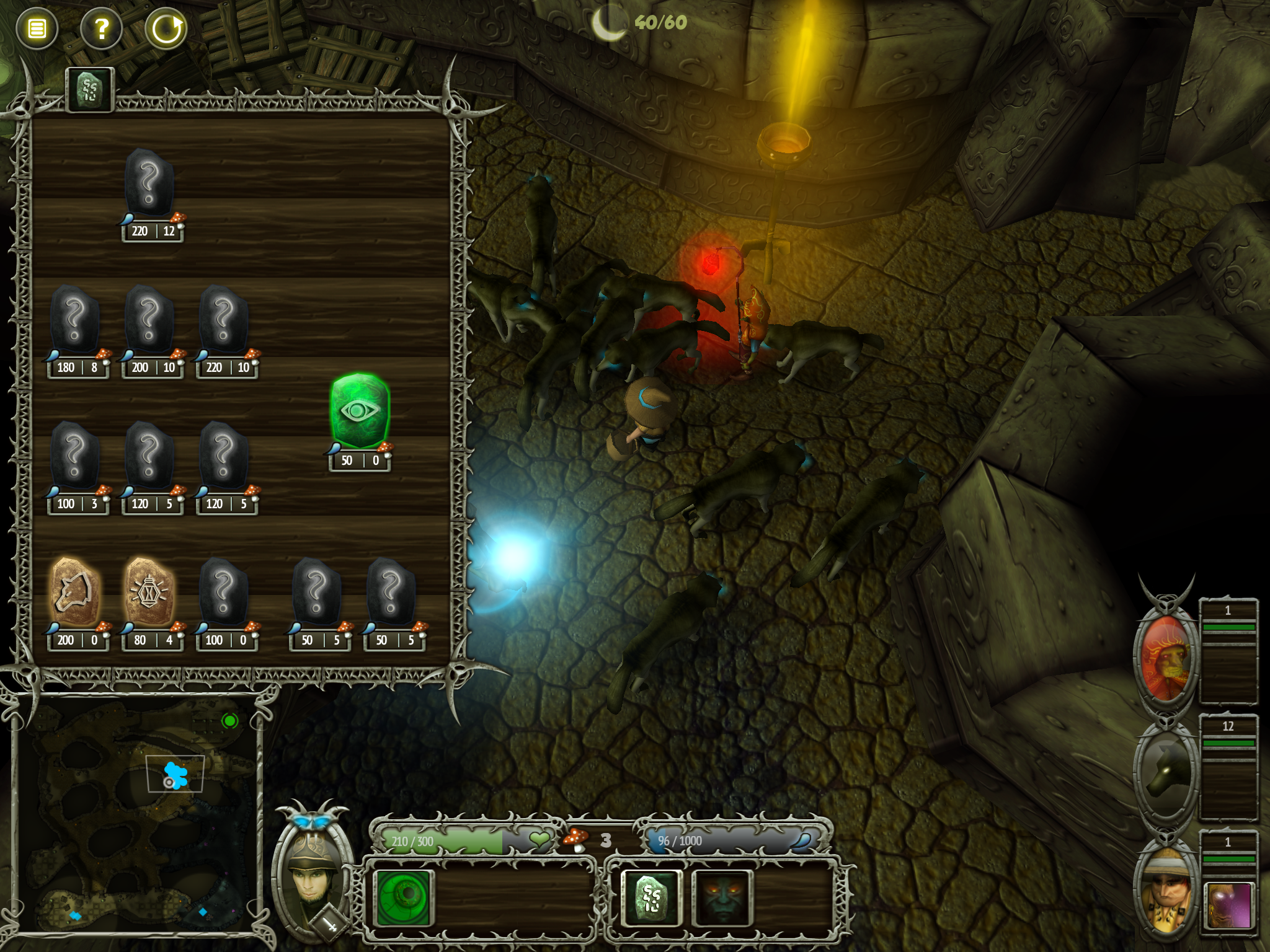
Task: Open the rune stone spellbook icon
Action: (651, 897)
